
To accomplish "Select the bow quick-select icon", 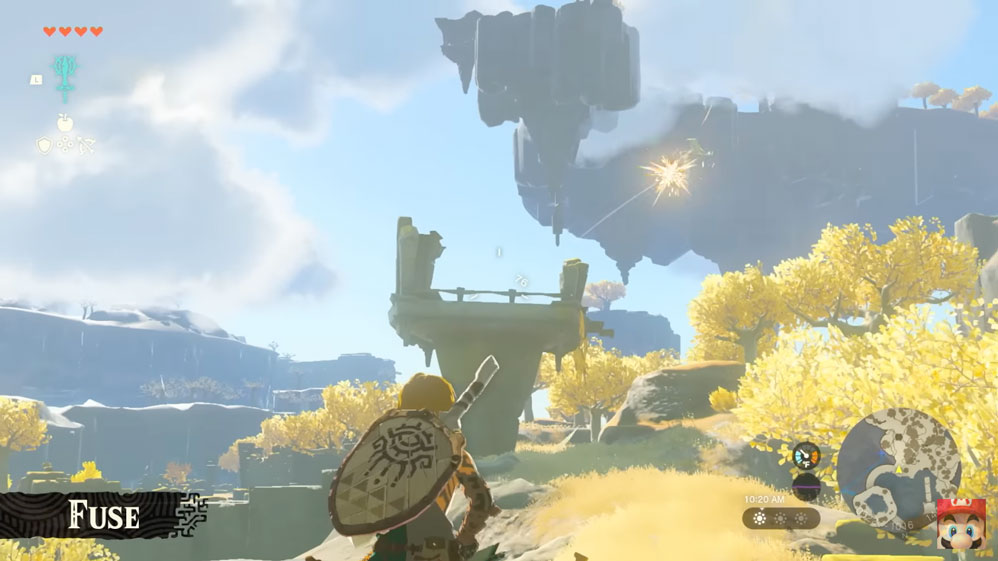I will [x=86, y=146].
